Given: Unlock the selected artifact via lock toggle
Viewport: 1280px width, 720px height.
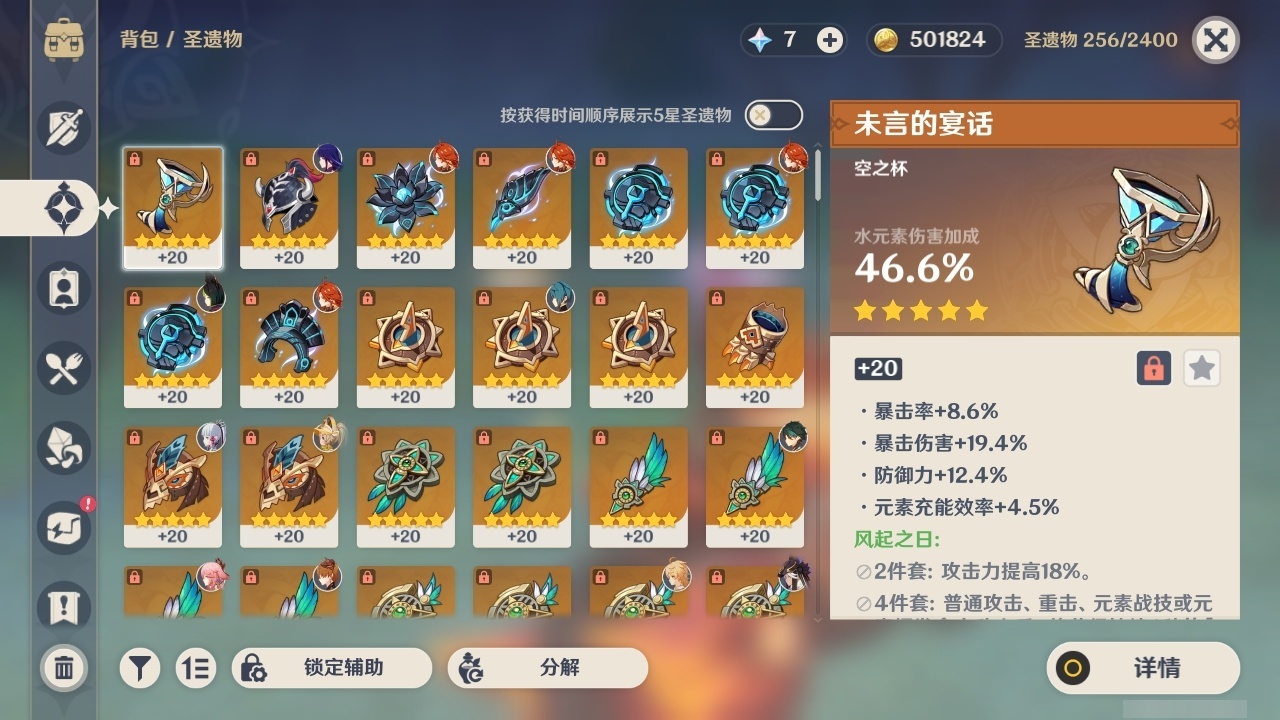Looking at the screenshot, I should click(x=1155, y=368).
